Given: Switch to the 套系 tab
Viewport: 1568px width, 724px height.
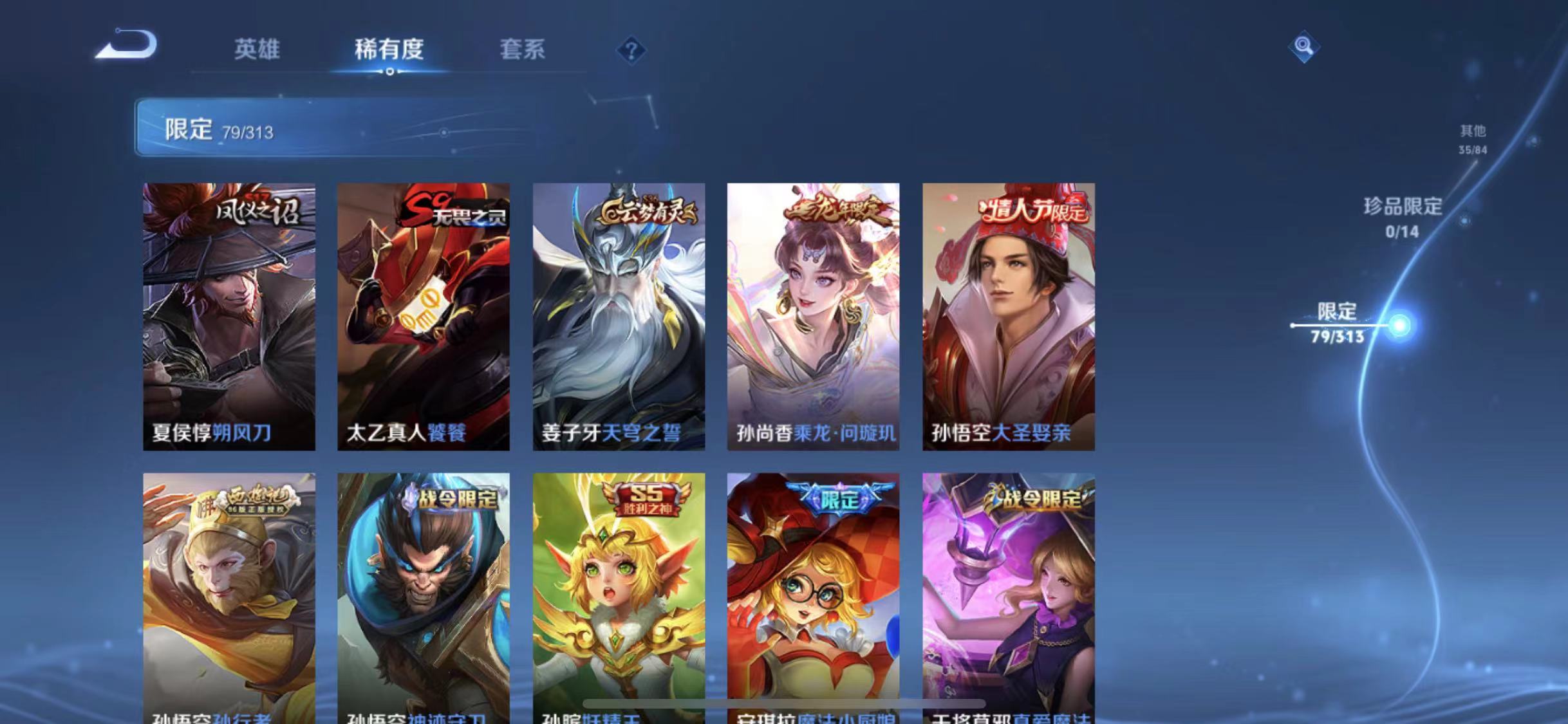Looking at the screenshot, I should coord(523,51).
